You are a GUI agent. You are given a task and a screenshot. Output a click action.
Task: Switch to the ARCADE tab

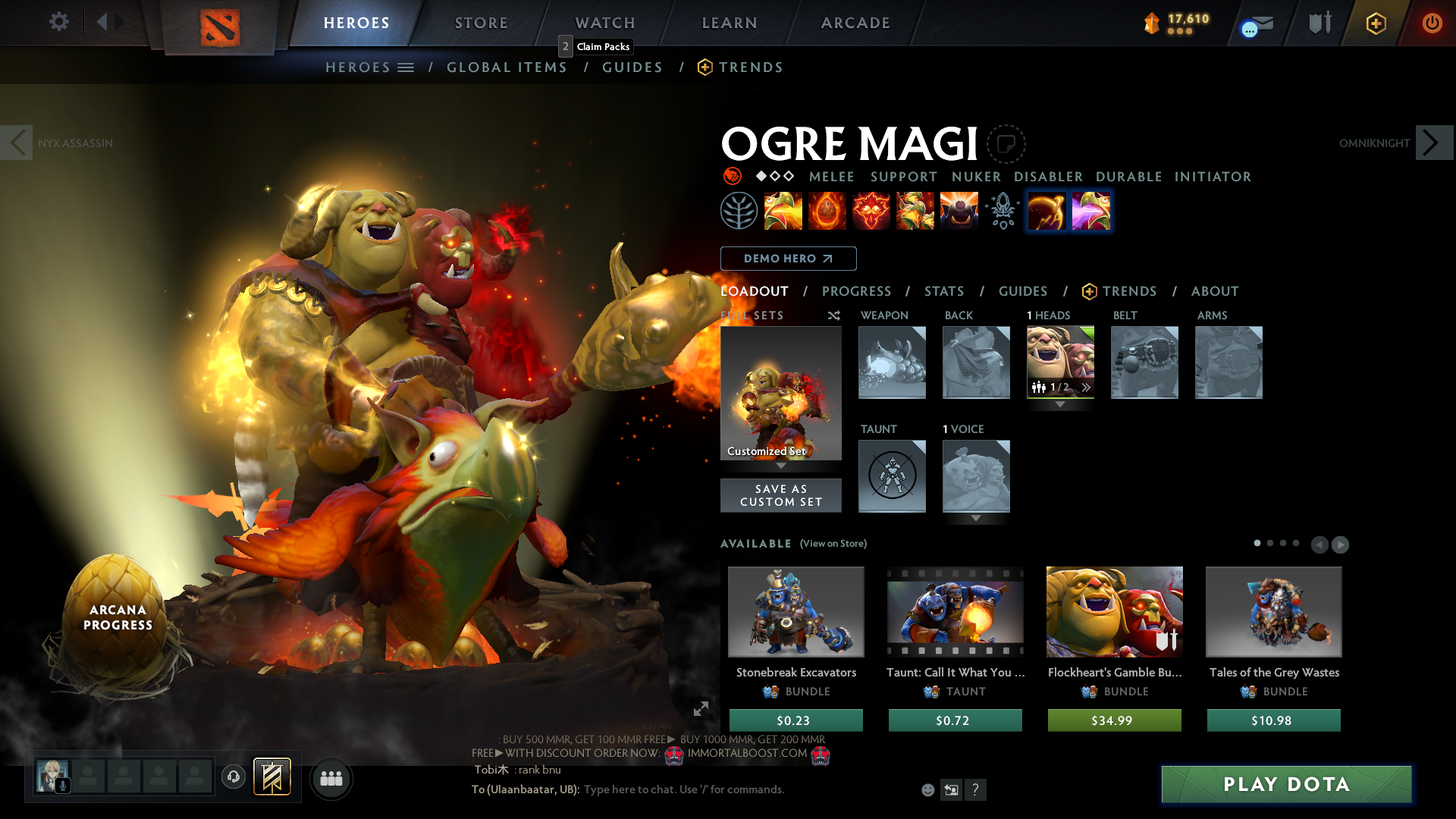(855, 23)
